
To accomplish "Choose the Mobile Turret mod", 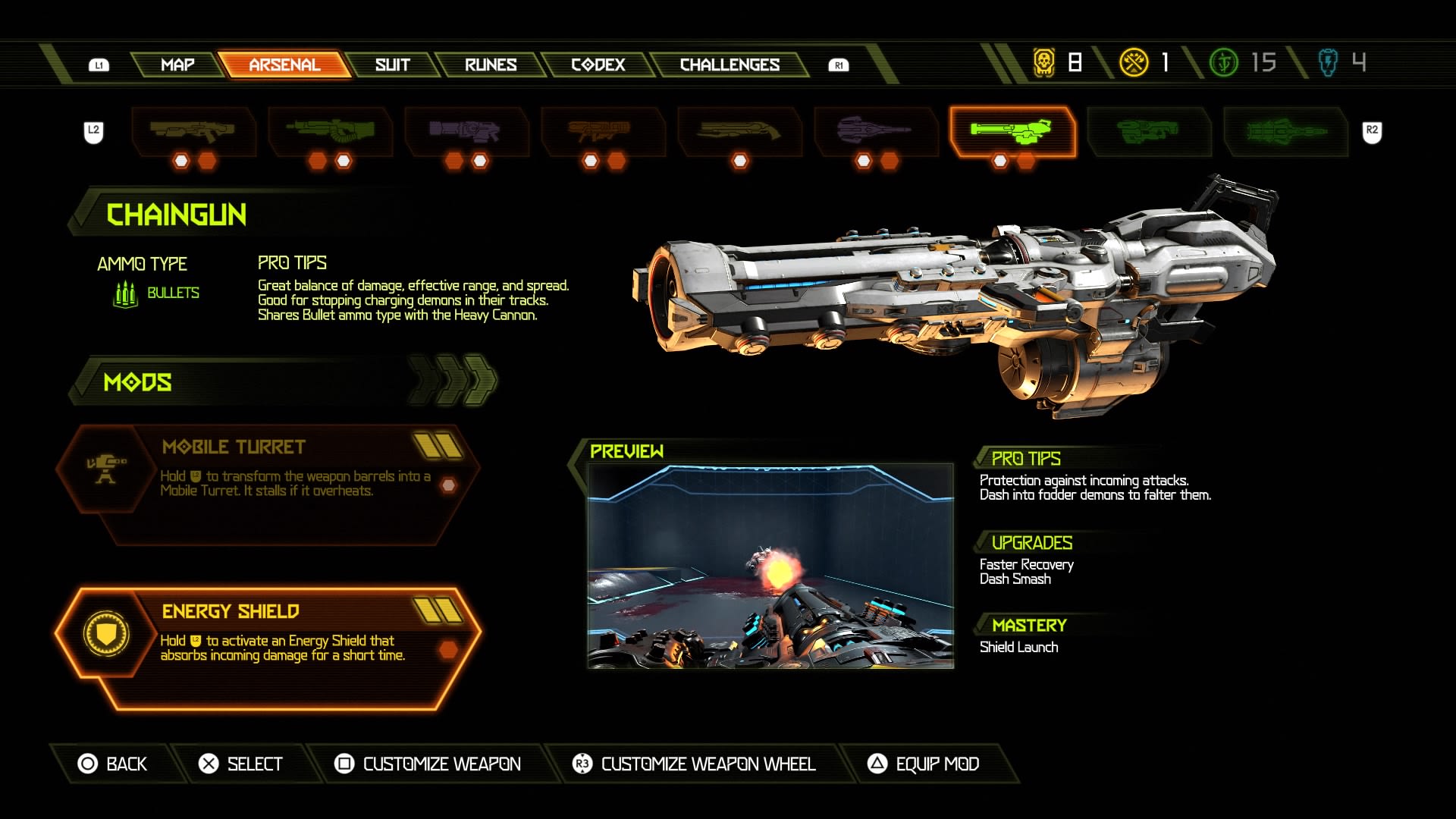I will (267, 484).
